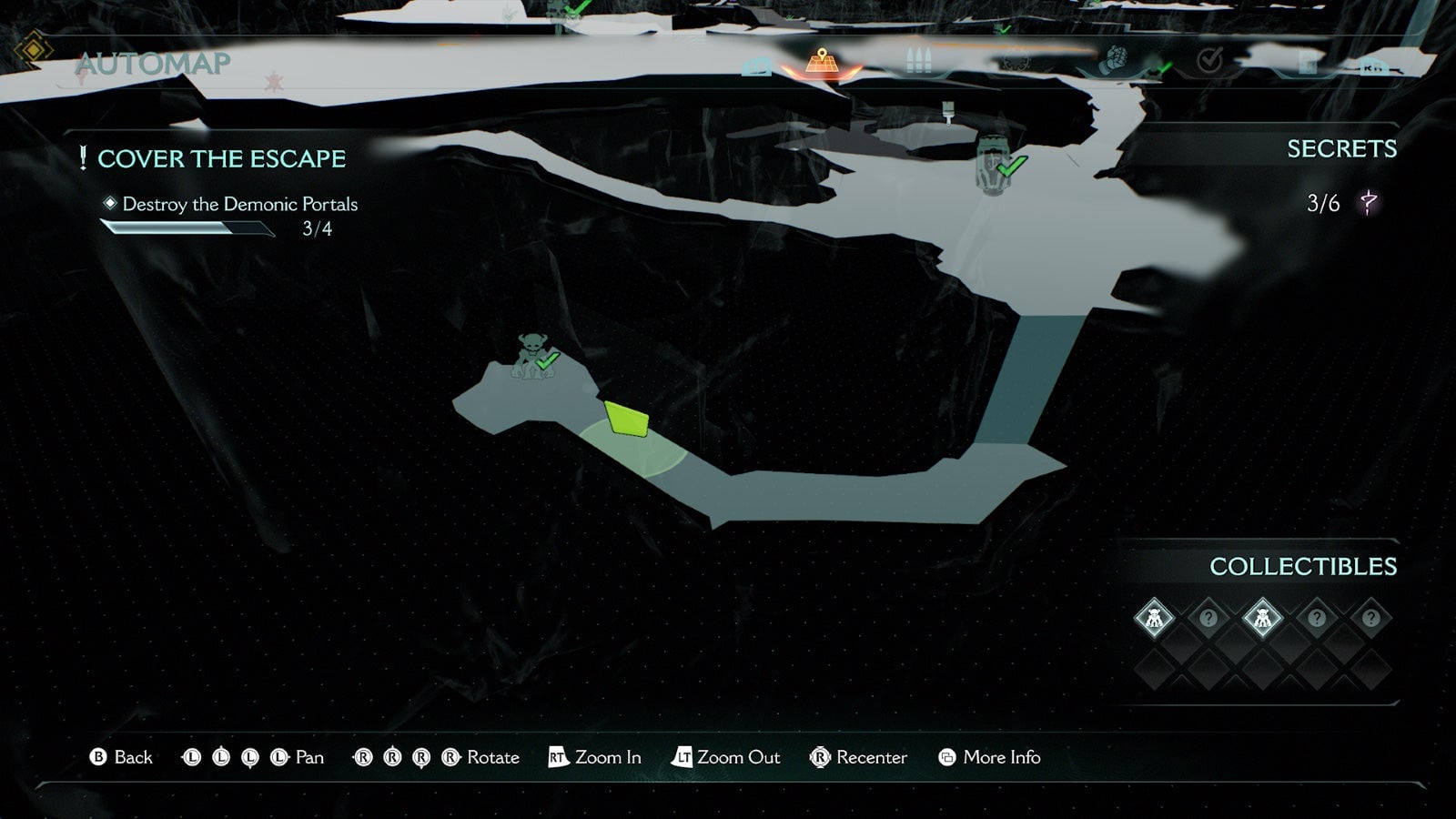Select the third collected demon toy slot
Screen dimensions: 1456x819
coord(1264,618)
